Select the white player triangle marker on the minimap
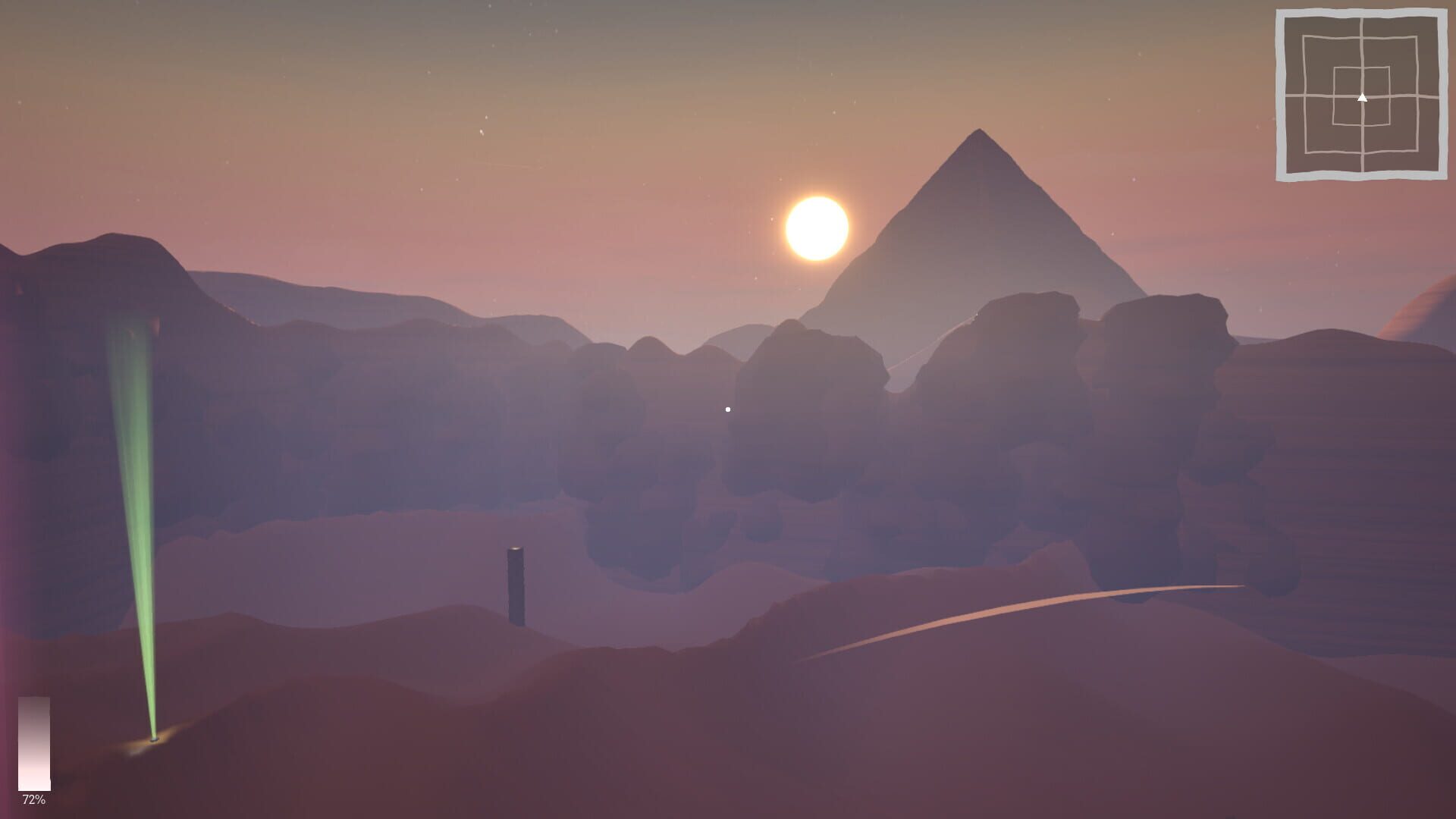This screenshot has height=819, width=1456. click(1363, 97)
